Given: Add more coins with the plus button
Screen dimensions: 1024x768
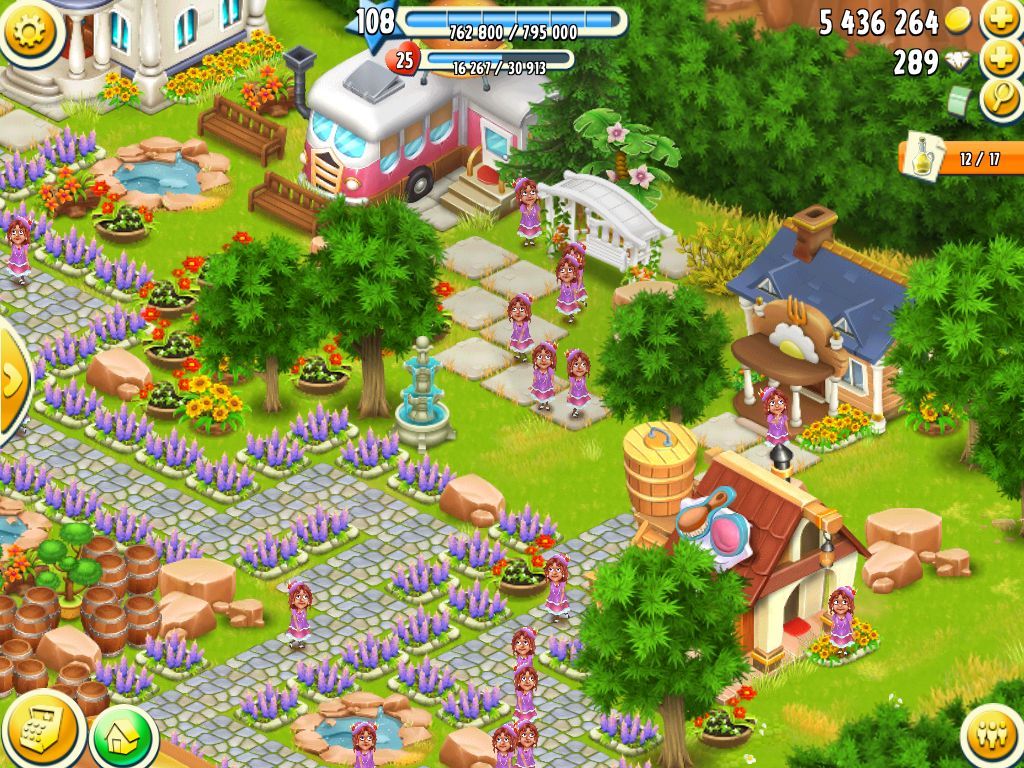Looking at the screenshot, I should pos(1000,19).
